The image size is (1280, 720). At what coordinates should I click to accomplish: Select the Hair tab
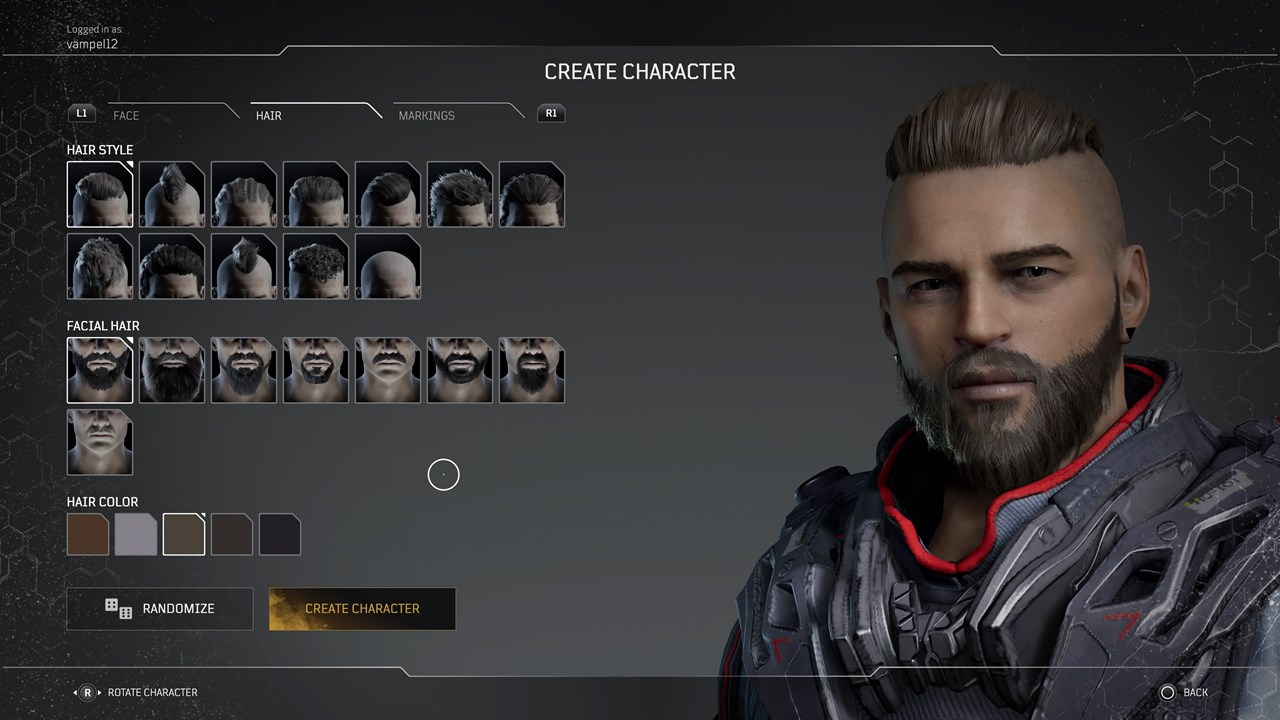point(269,115)
